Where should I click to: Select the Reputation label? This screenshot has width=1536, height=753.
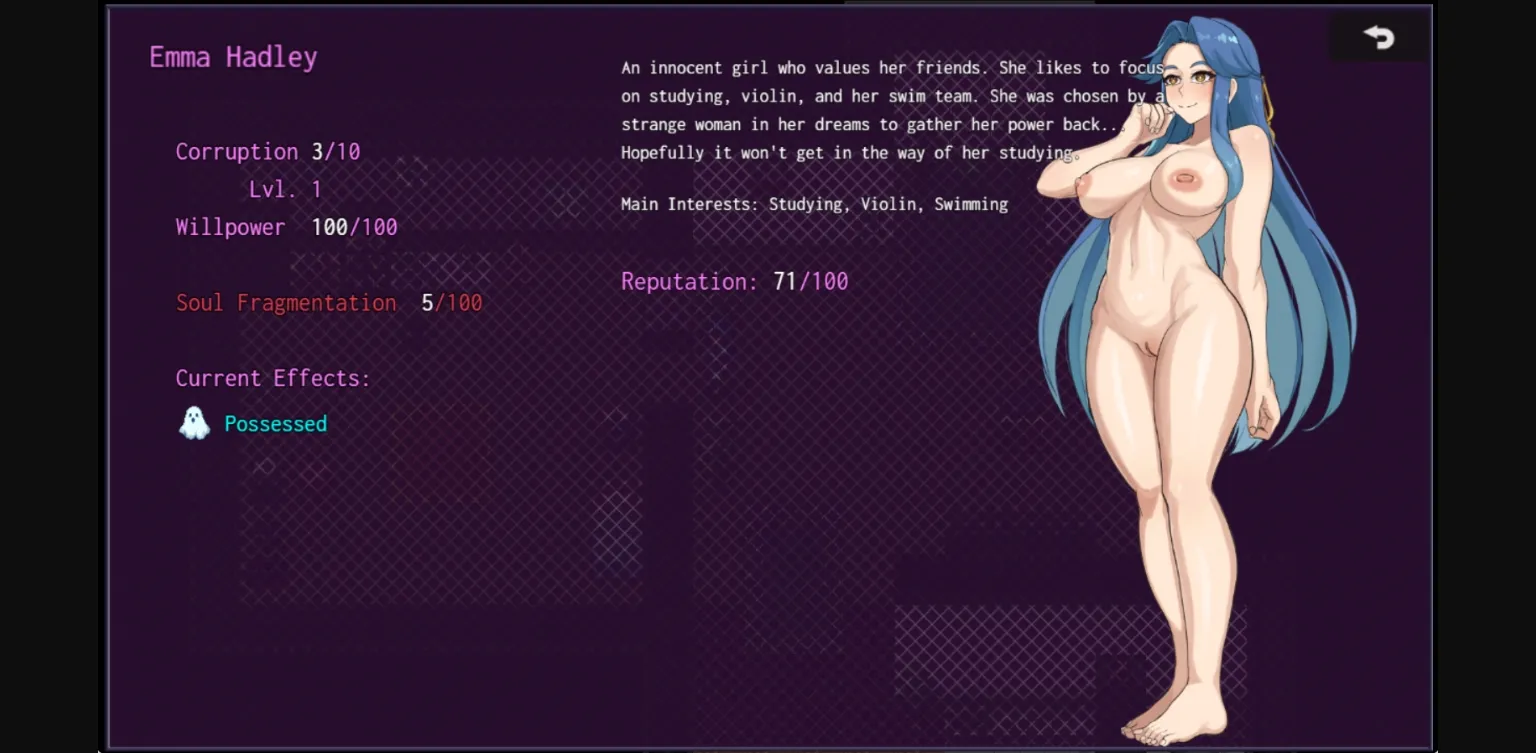click(687, 281)
